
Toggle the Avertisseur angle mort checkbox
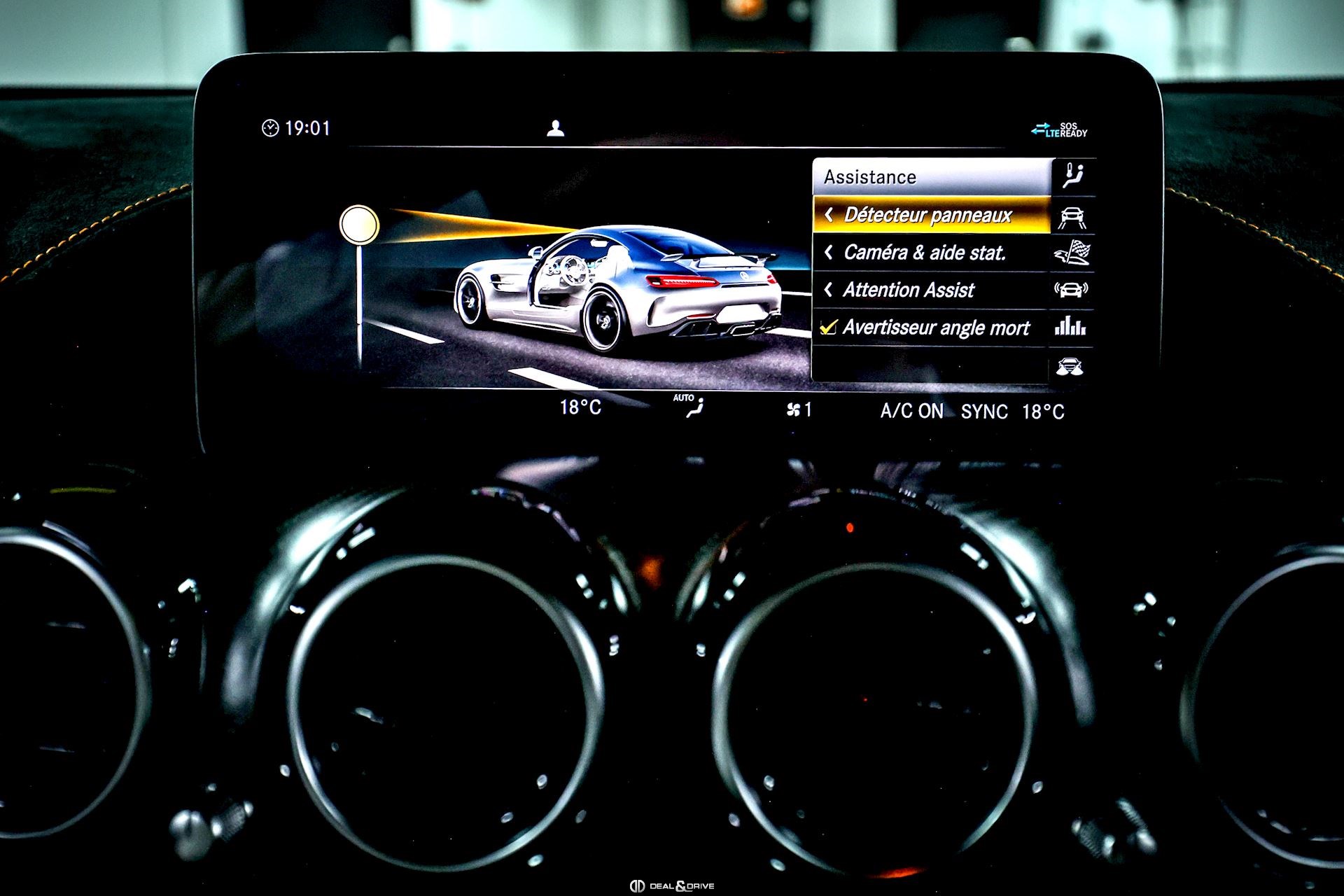[x=829, y=328]
